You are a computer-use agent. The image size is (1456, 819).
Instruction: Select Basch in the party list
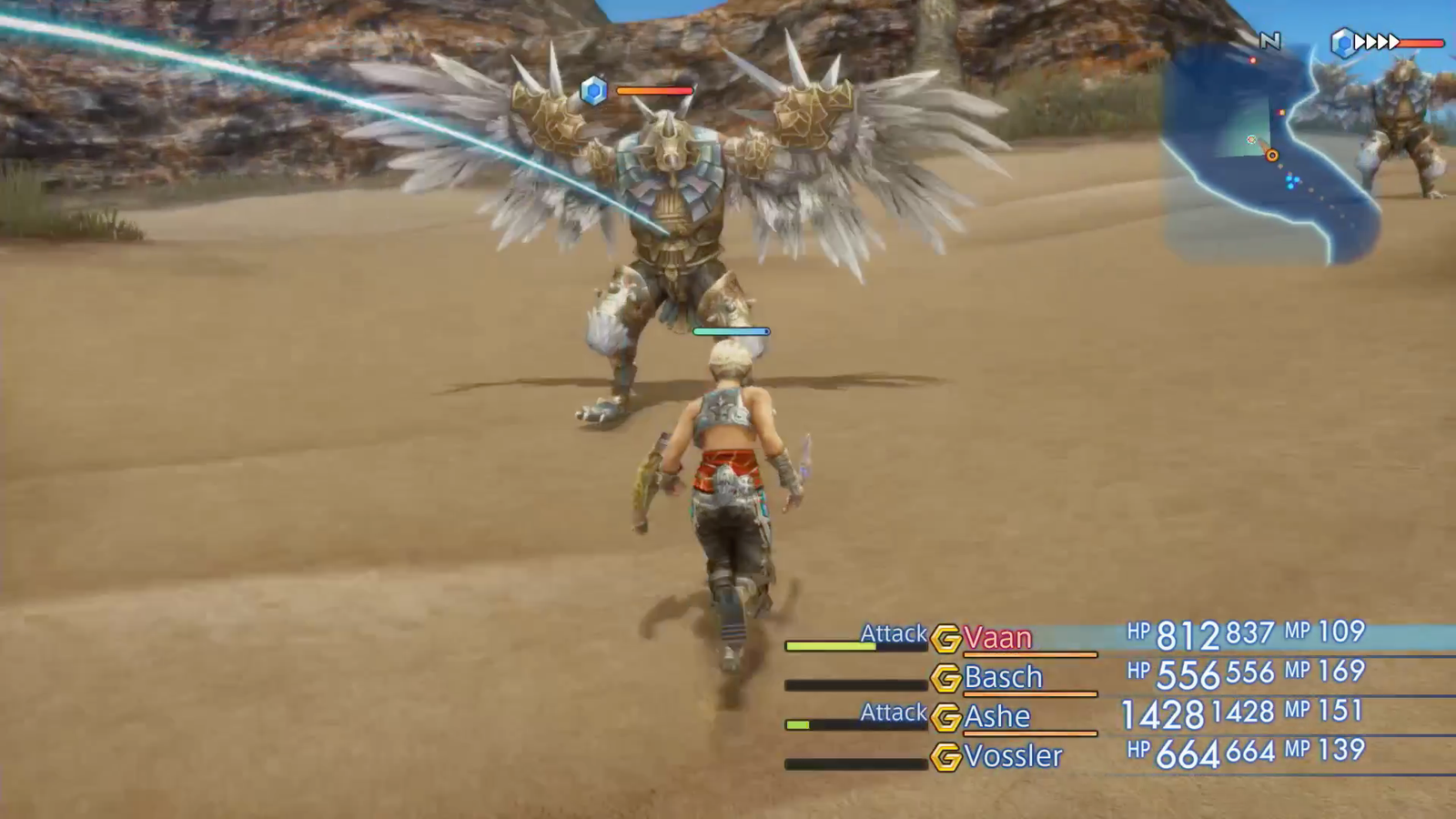click(1003, 677)
